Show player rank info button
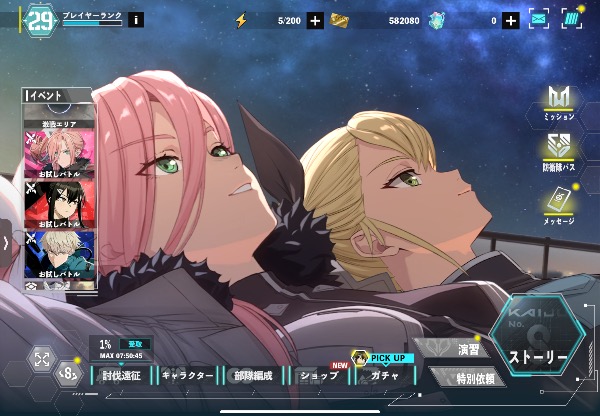 click(x=136, y=19)
